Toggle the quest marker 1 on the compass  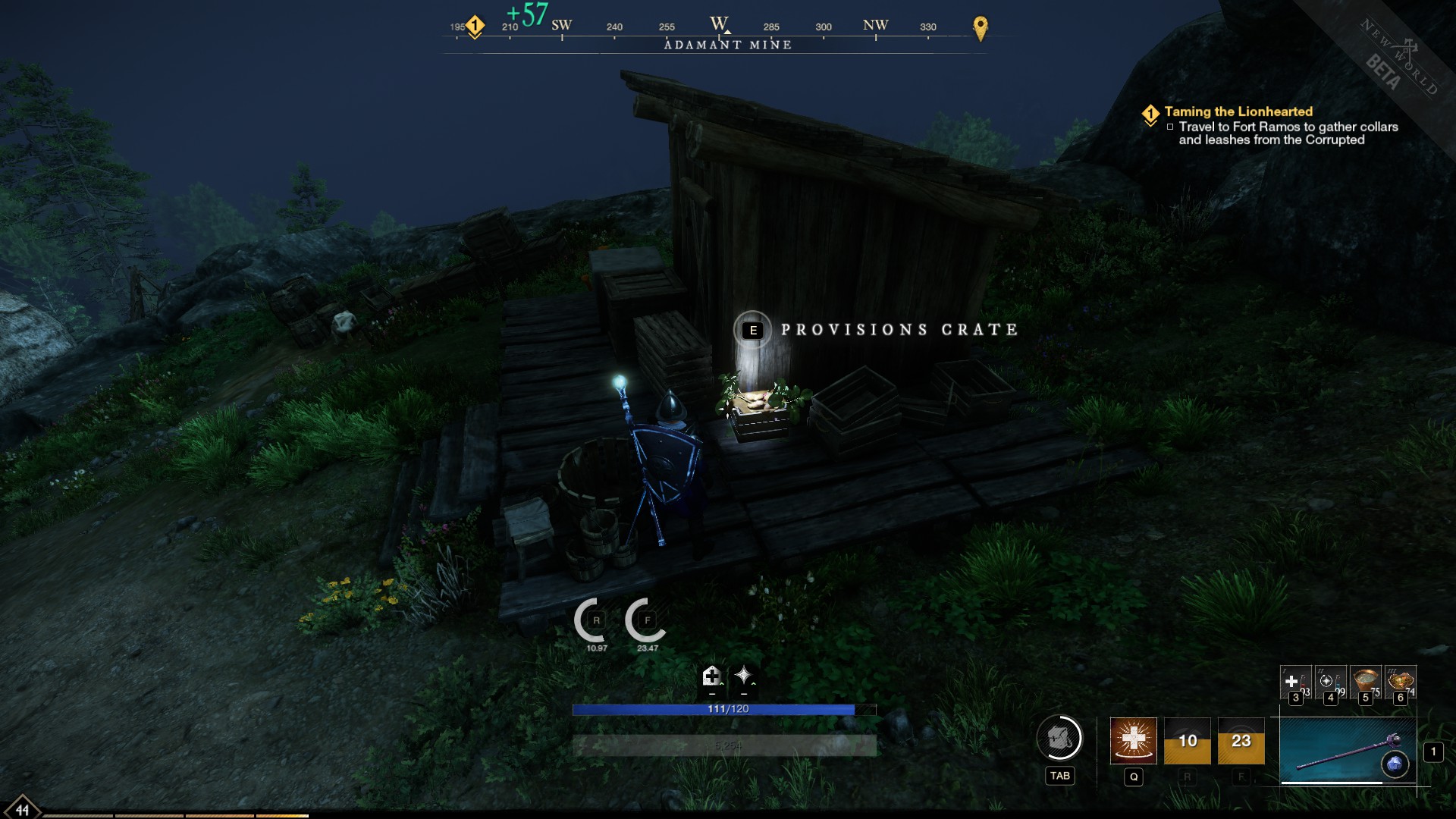pos(475,24)
